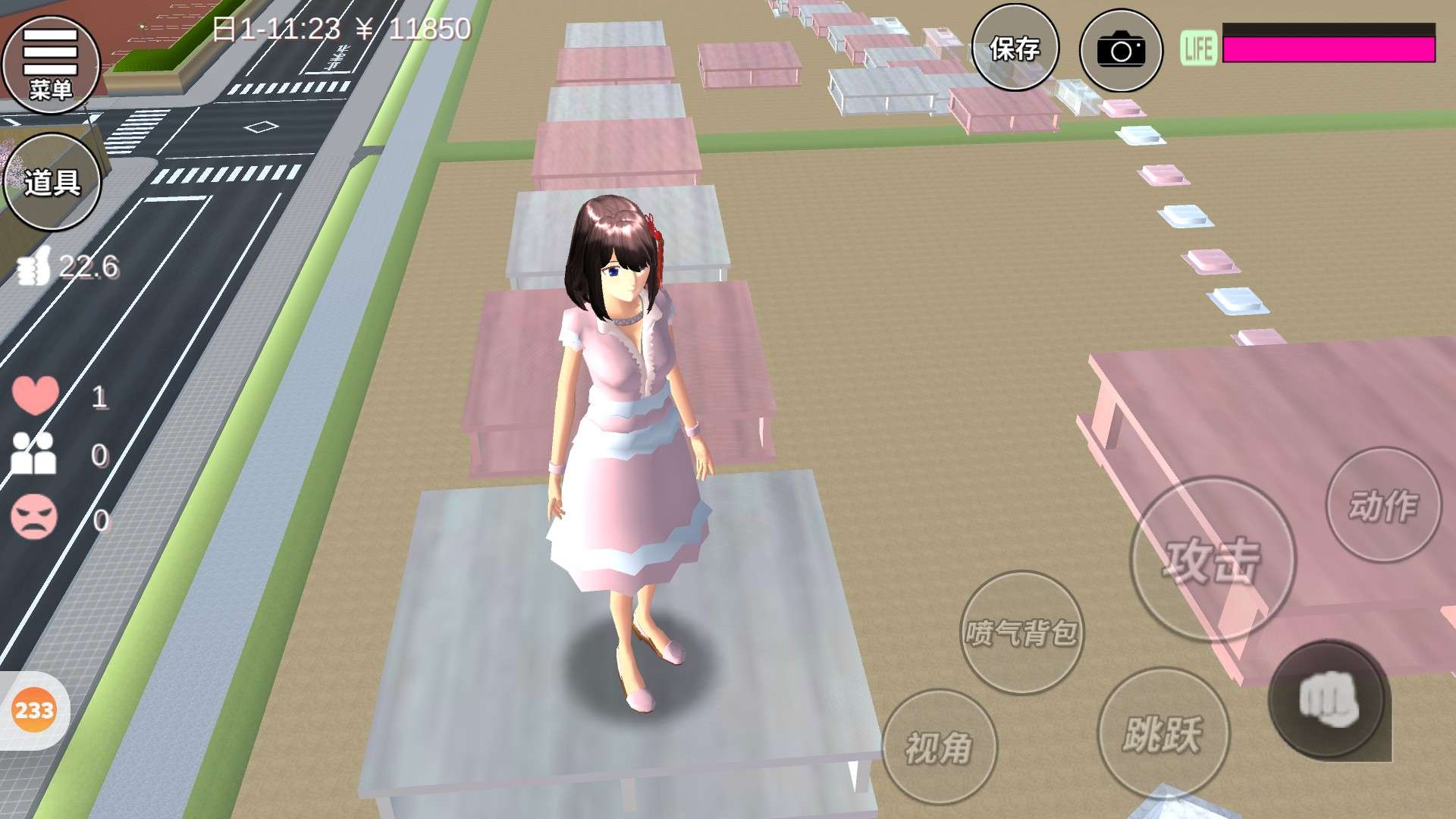Click the pink heart lovers icon
This screenshot has height=819, width=1456.
(x=35, y=395)
